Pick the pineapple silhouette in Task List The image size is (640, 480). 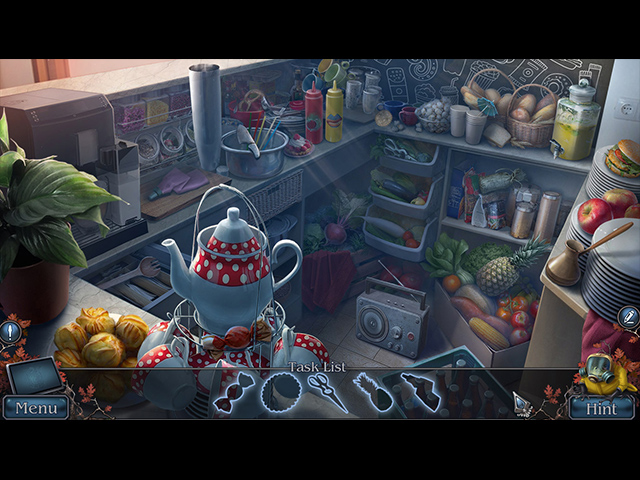(372, 392)
